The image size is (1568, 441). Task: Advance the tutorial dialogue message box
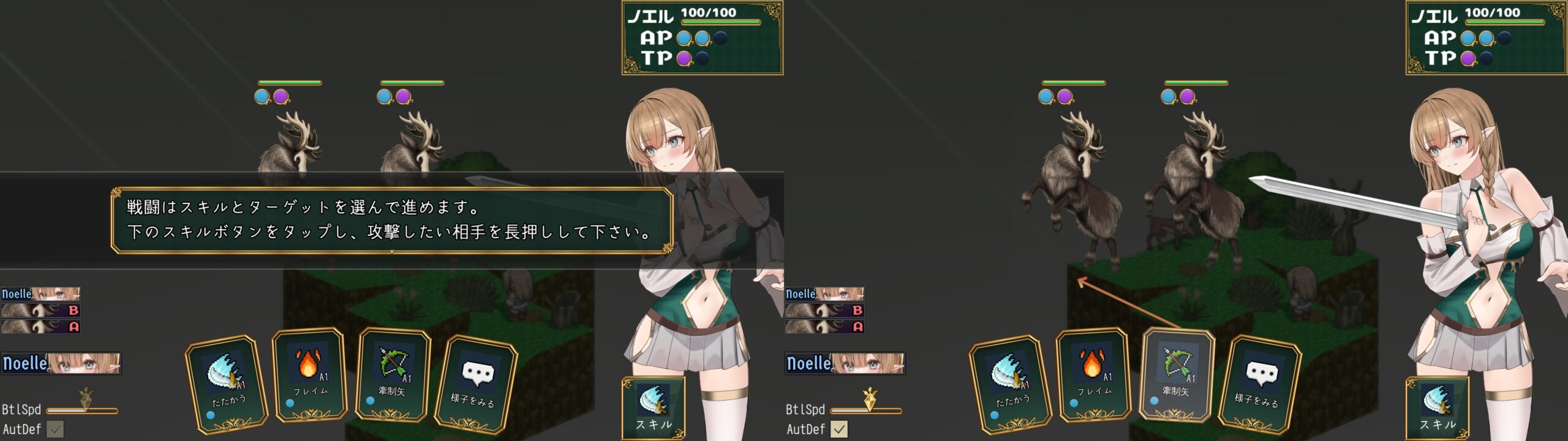pos(392,221)
